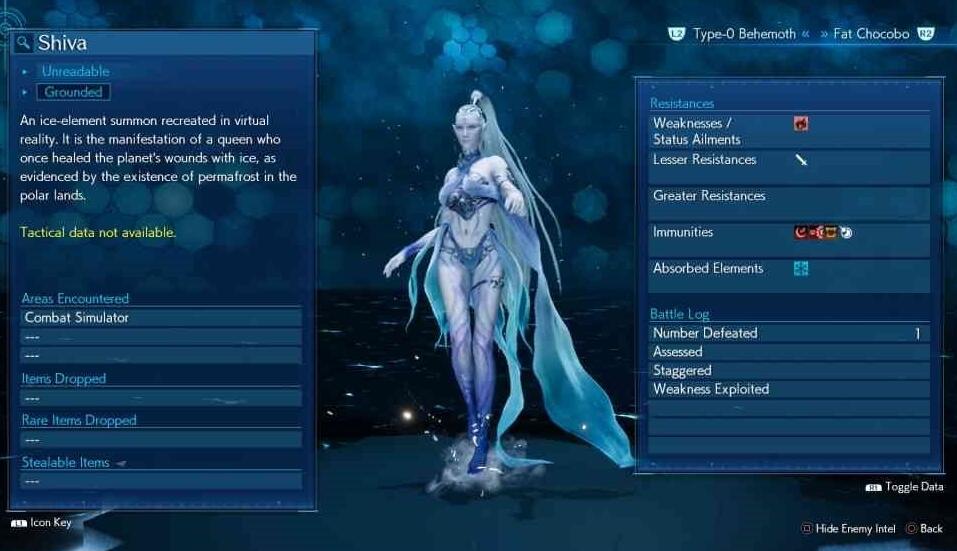Click the Immunities row
Image resolution: width=957 pixels, height=551 pixels.
pos(788,233)
